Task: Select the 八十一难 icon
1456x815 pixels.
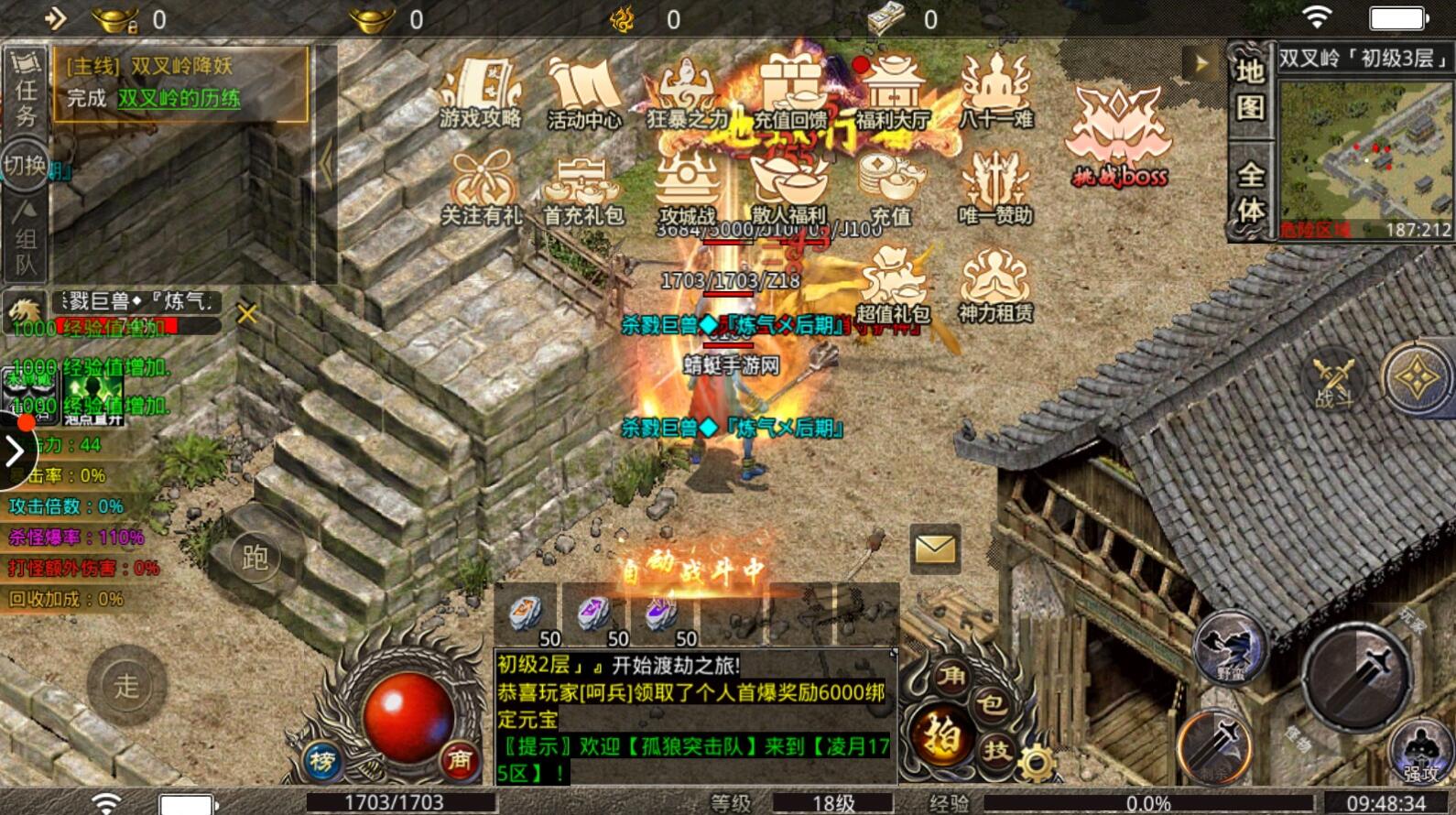Action: (x=995, y=93)
